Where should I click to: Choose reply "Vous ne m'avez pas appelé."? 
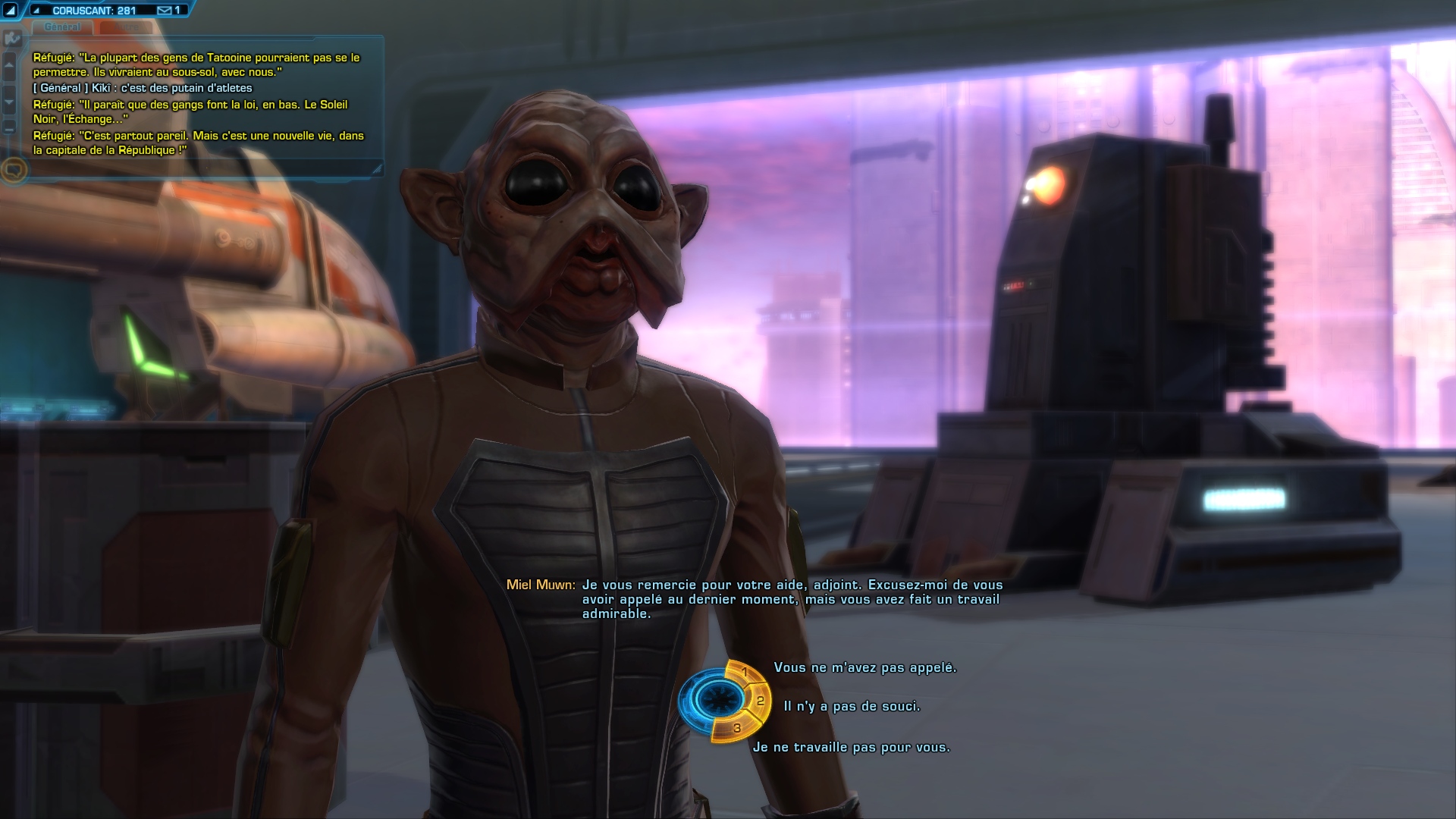pos(864,668)
